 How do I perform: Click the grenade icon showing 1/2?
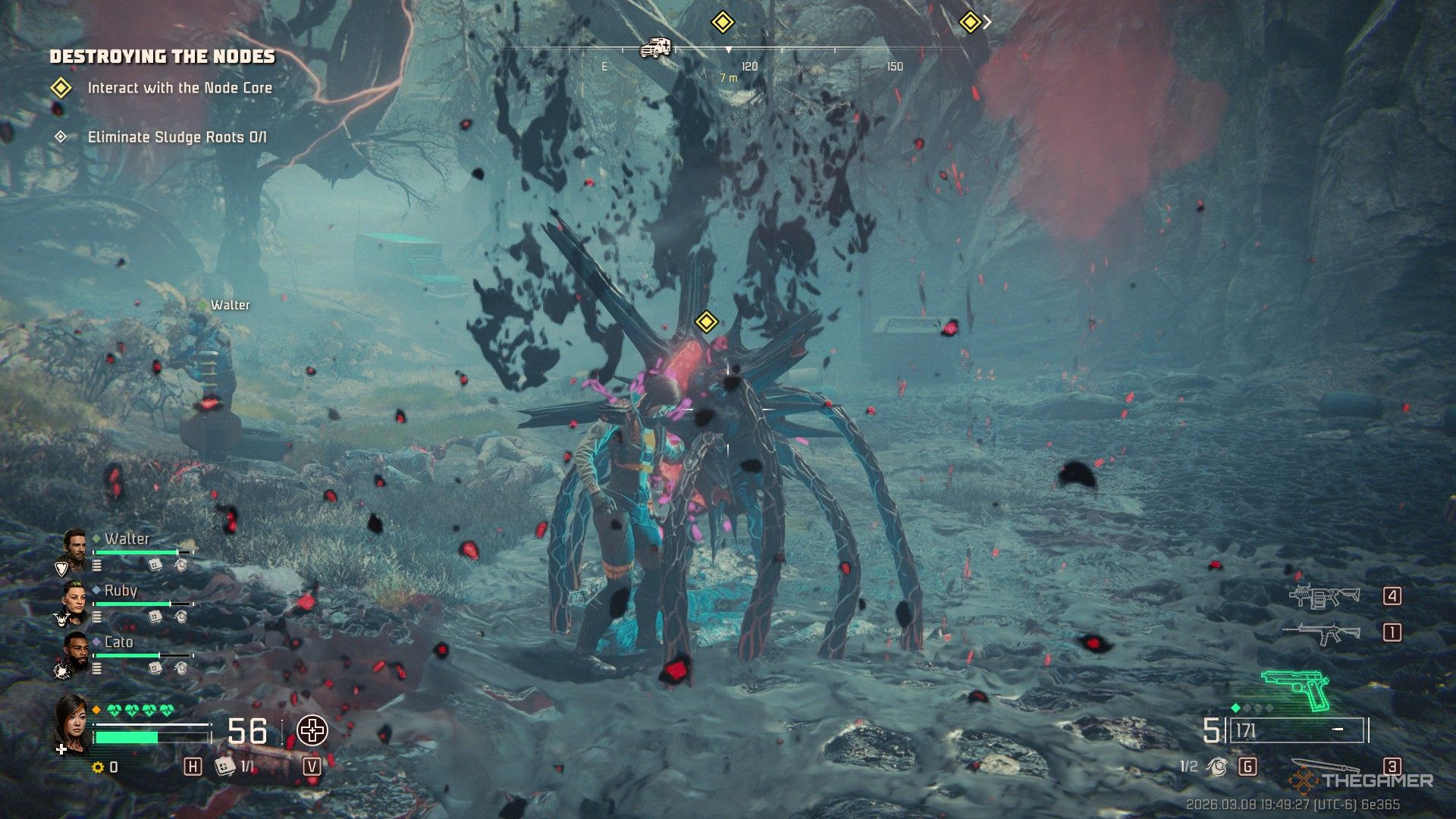coord(1219,767)
